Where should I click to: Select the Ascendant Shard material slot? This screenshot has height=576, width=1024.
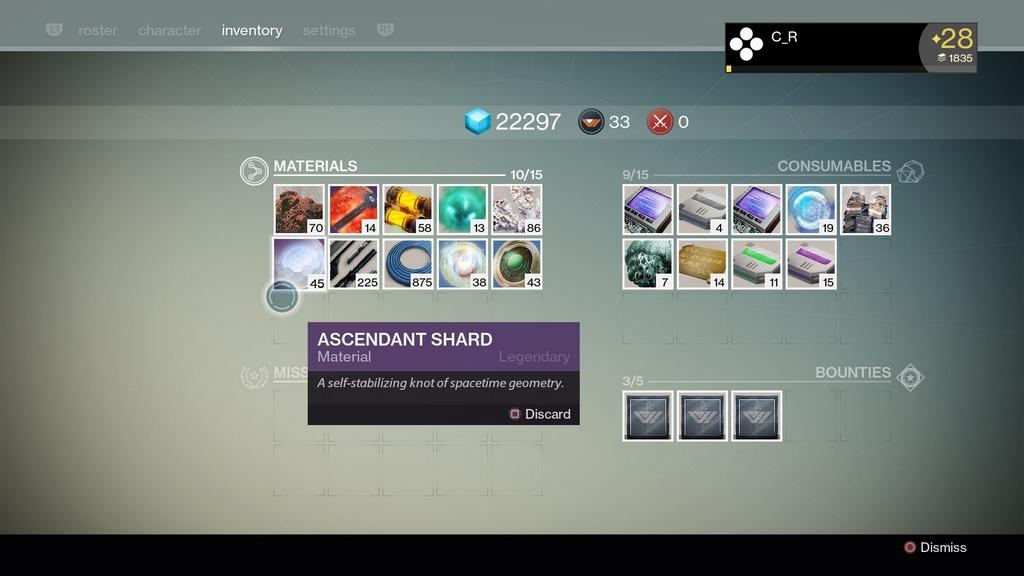point(299,264)
